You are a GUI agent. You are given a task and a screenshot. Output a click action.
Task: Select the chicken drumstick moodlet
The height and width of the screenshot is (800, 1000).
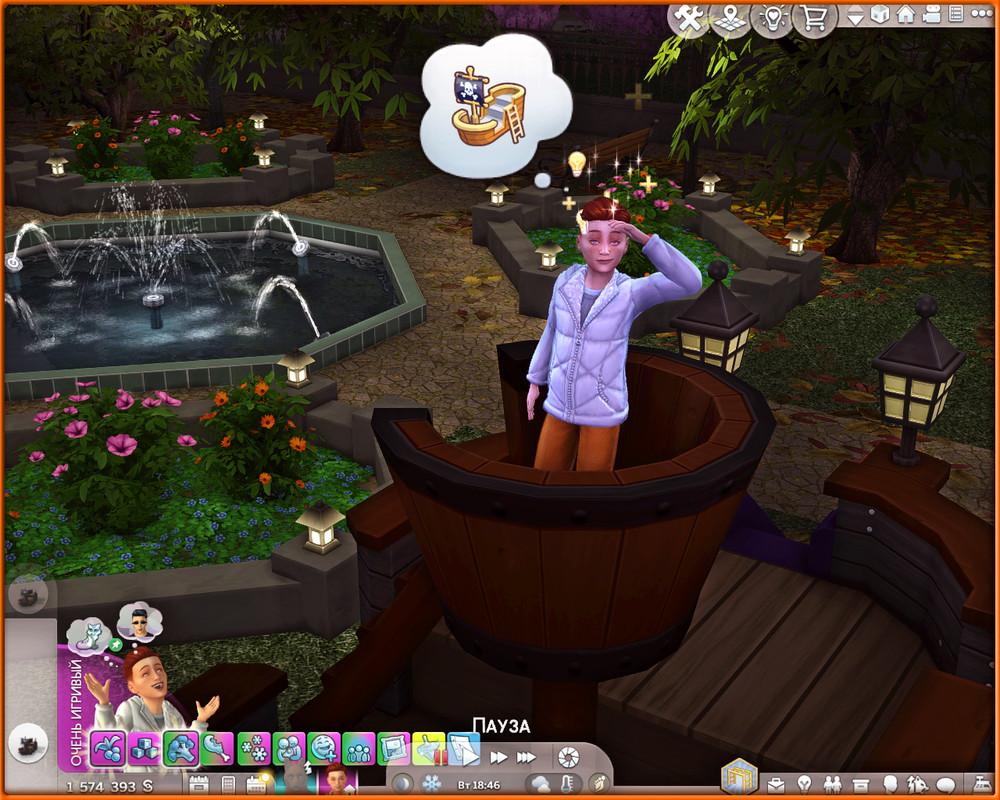pyautogui.click(x=218, y=748)
